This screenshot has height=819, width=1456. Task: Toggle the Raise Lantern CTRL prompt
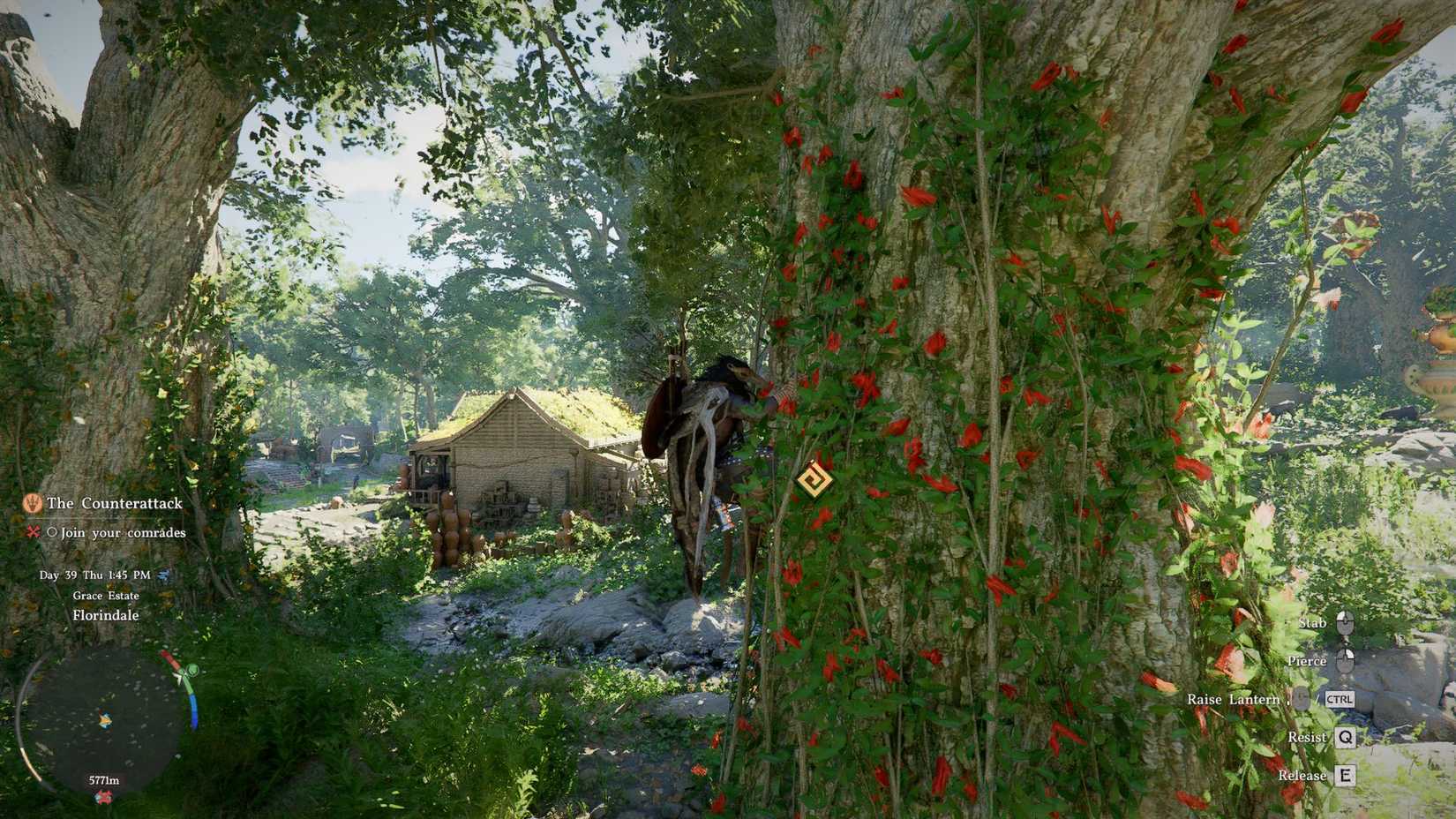click(1339, 699)
